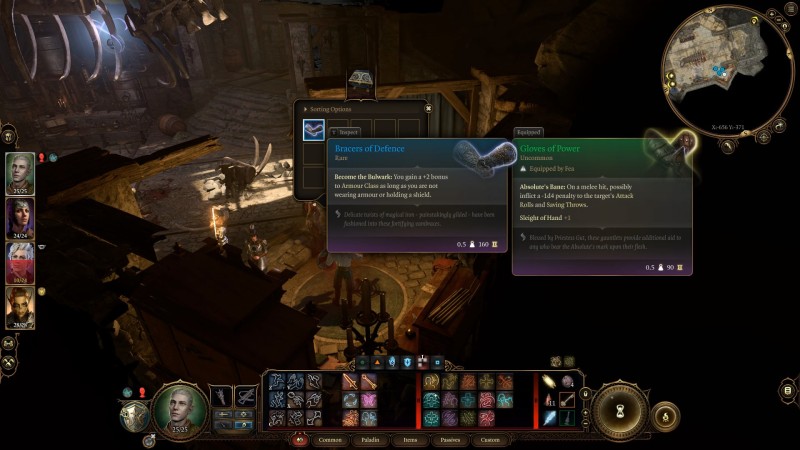Show the Passives hotbar tab
Viewport: 800px width, 450px height.
pos(450,439)
